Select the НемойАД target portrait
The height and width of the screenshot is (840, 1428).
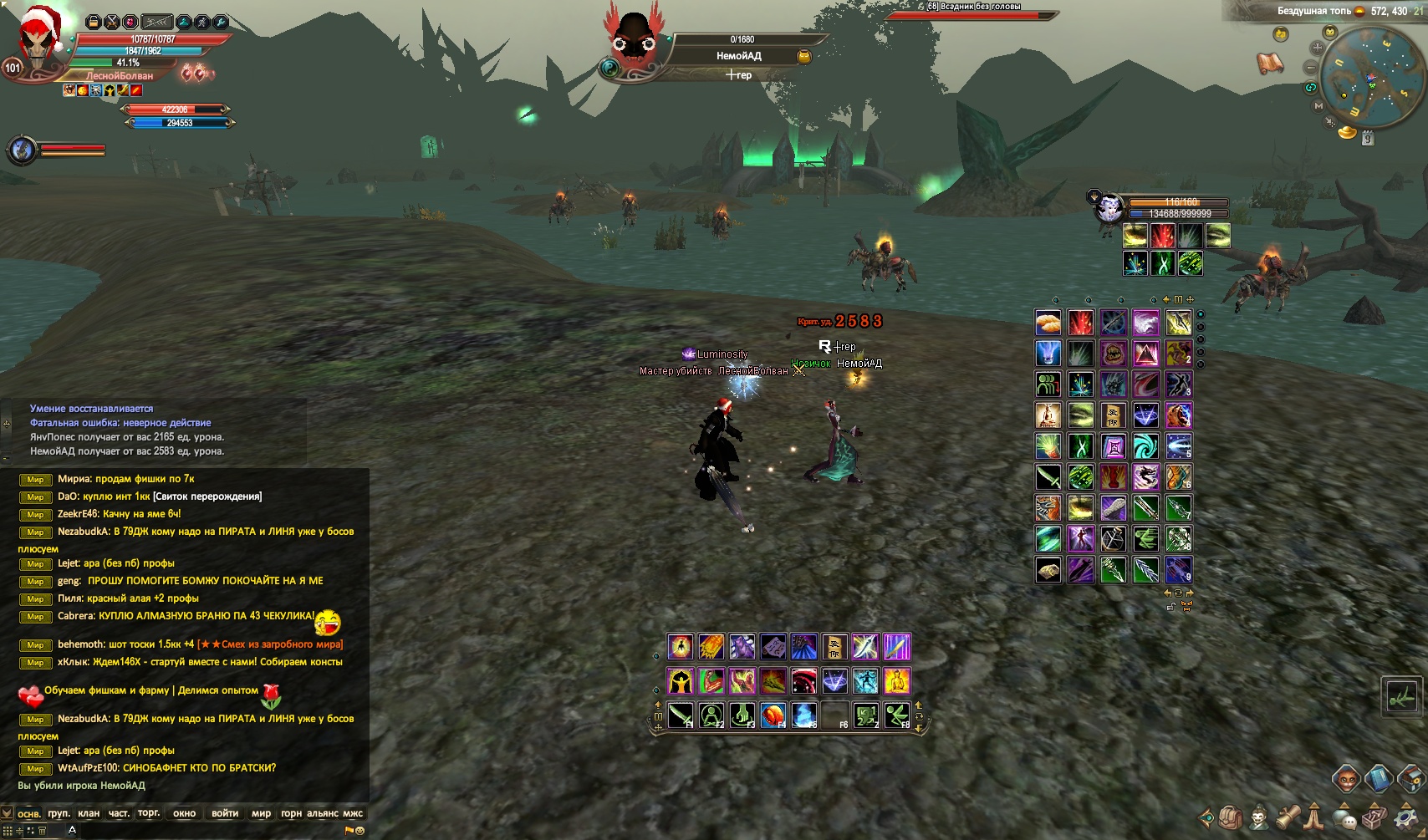coord(633,40)
